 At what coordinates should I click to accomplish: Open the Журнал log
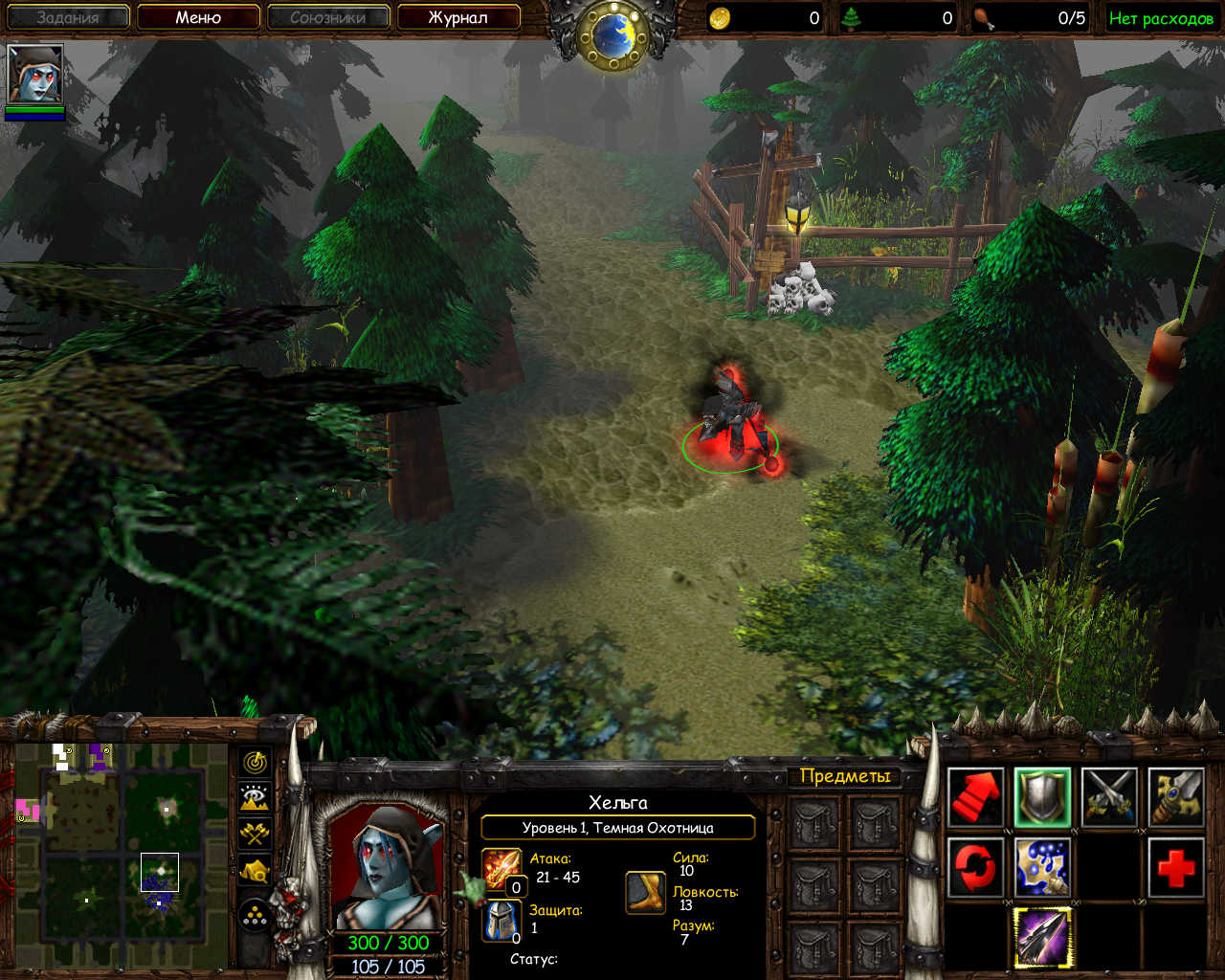(457, 17)
